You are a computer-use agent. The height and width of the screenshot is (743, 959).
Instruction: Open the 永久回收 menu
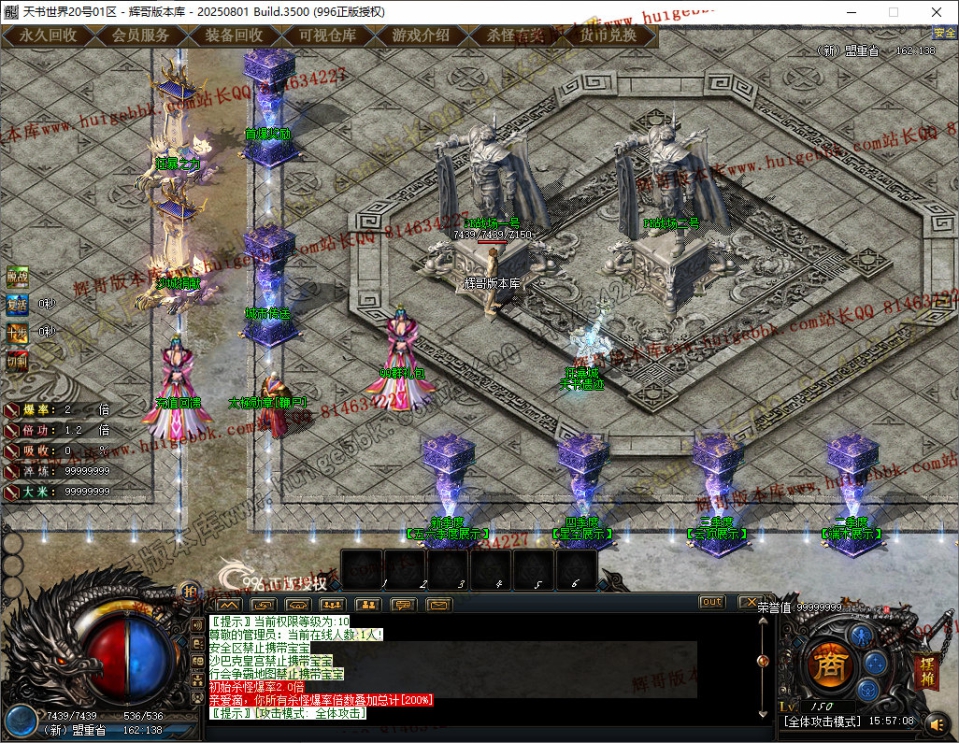(x=48, y=35)
